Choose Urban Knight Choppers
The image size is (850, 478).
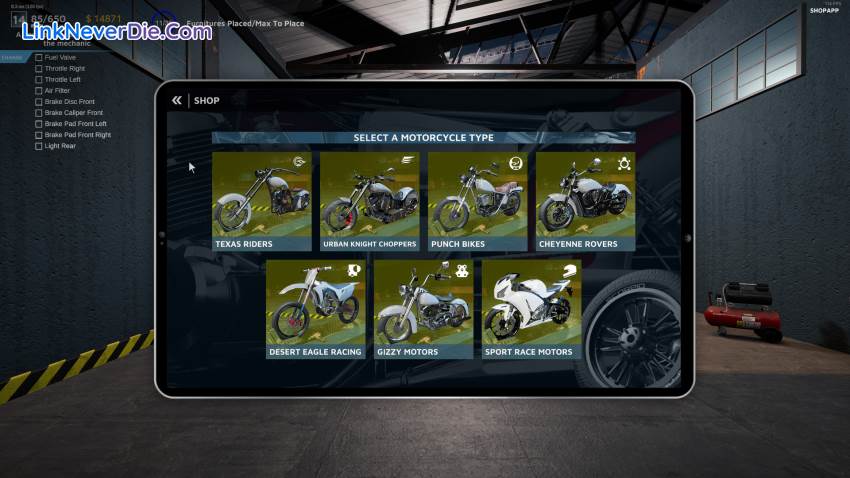point(370,200)
